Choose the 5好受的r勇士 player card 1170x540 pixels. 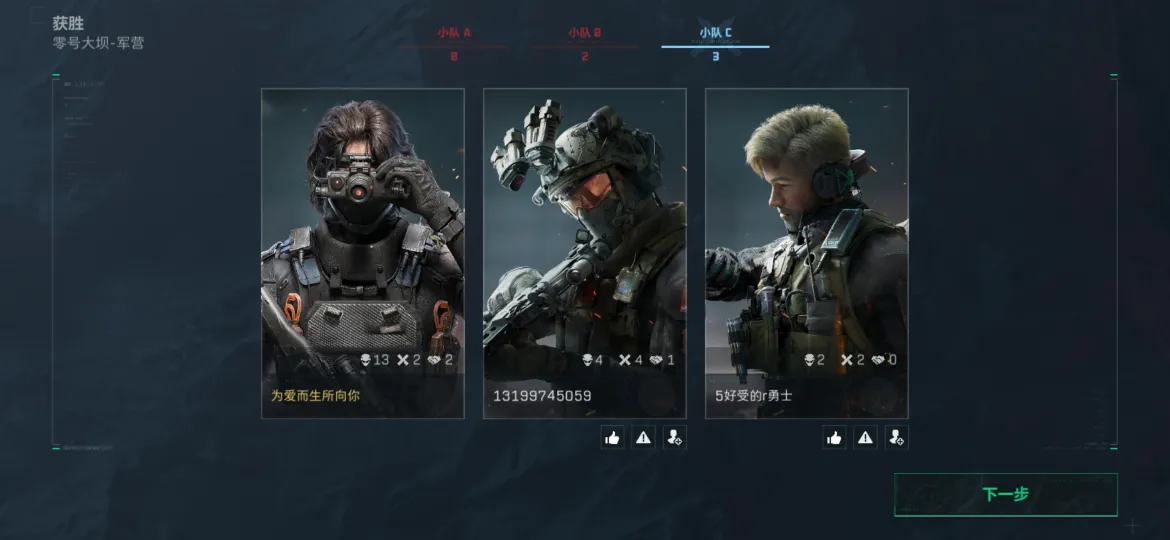click(x=806, y=252)
